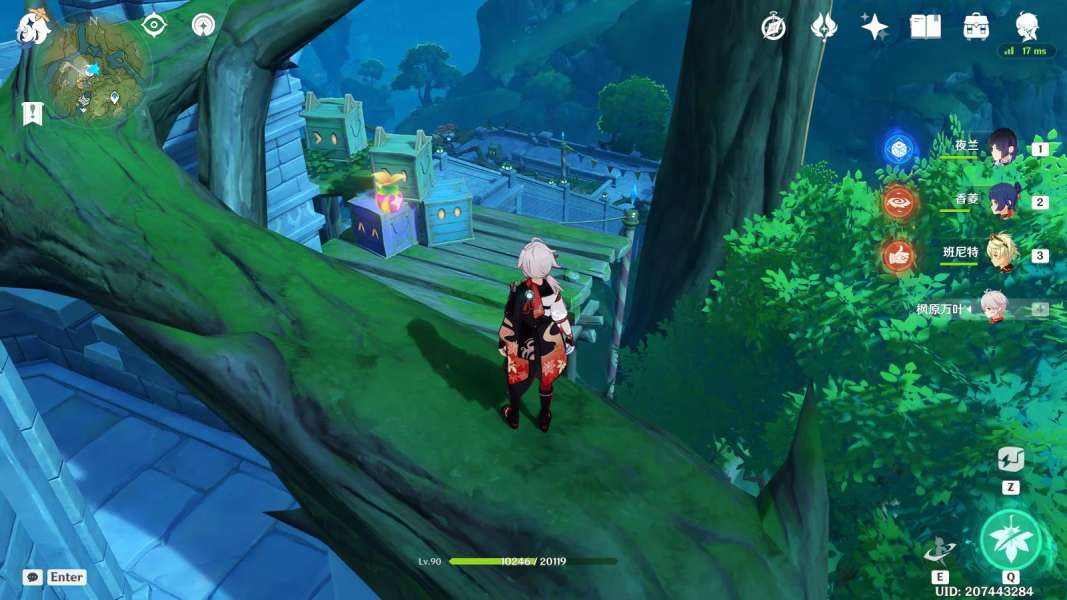Open the inventory backpack icon
Image resolution: width=1067 pixels, height=600 pixels.
[x=976, y=27]
